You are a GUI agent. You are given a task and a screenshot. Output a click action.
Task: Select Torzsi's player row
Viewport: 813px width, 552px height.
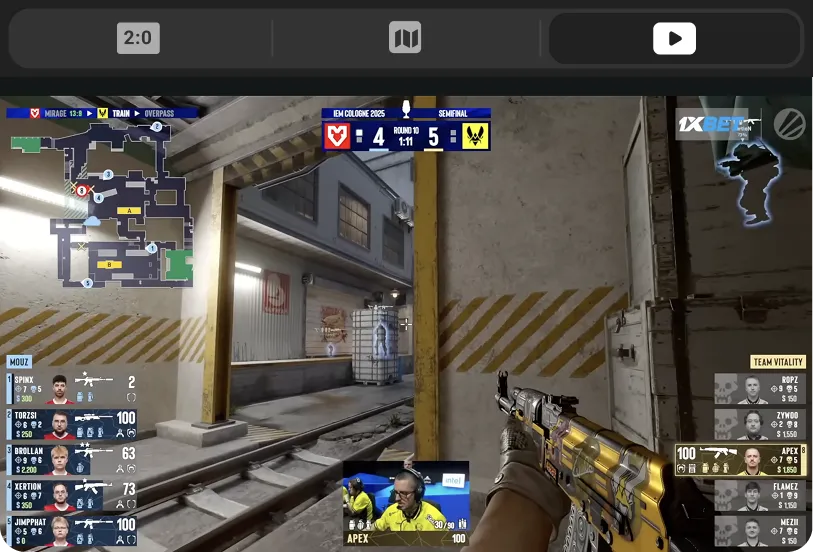point(72,423)
